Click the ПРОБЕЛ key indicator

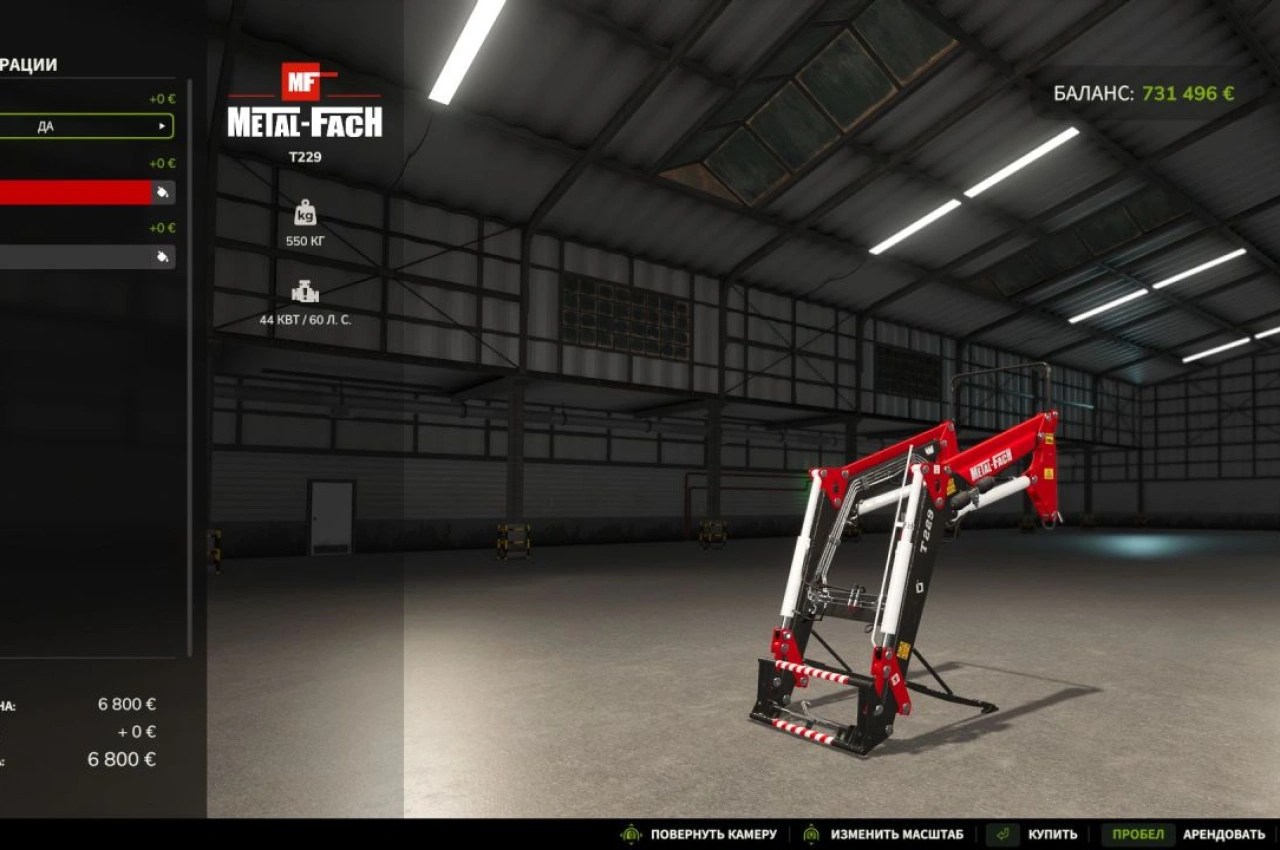point(1137,832)
